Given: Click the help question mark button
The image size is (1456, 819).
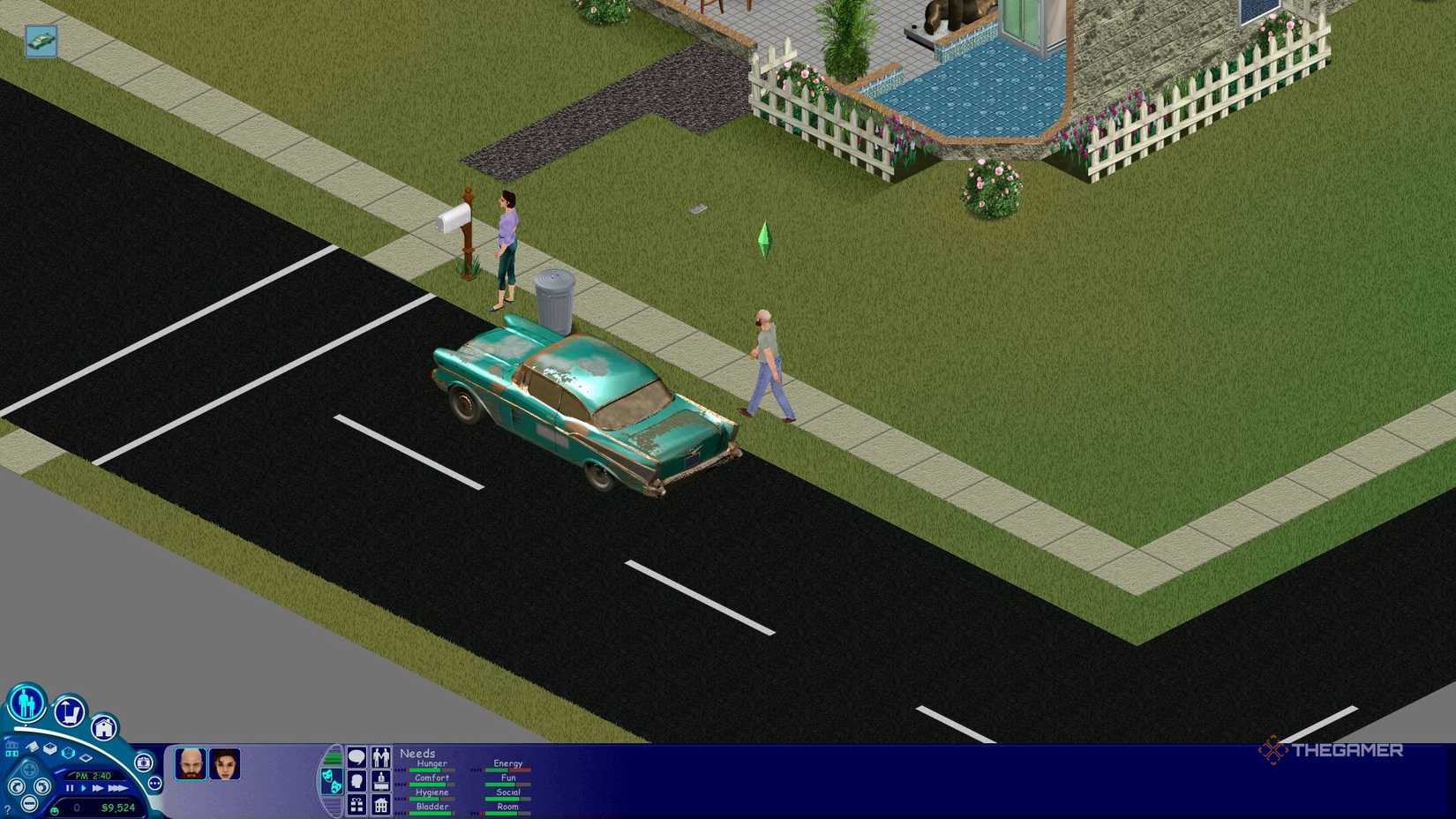Looking at the screenshot, I should 9,808.
